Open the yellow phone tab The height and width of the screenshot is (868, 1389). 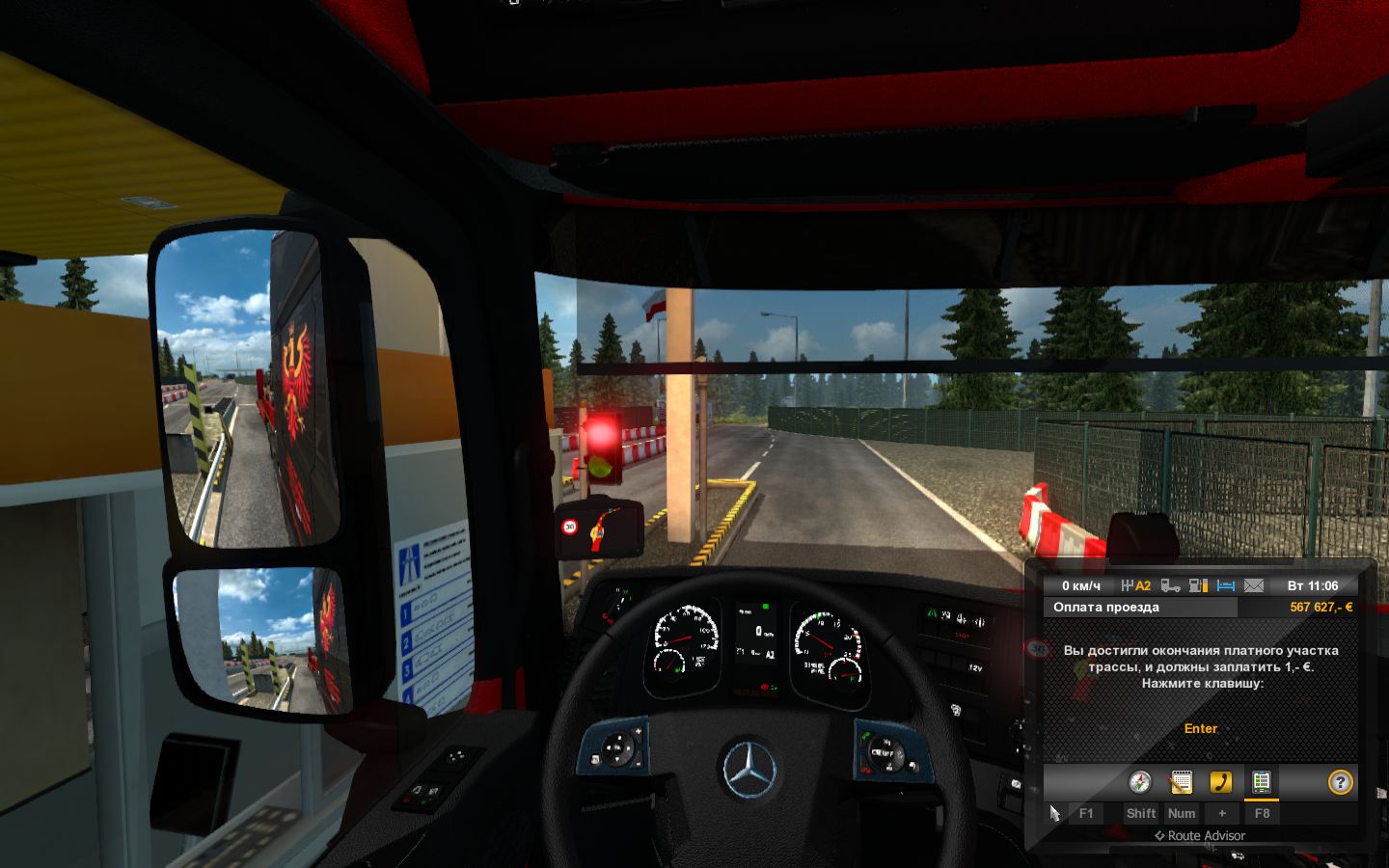point(1221,782)
